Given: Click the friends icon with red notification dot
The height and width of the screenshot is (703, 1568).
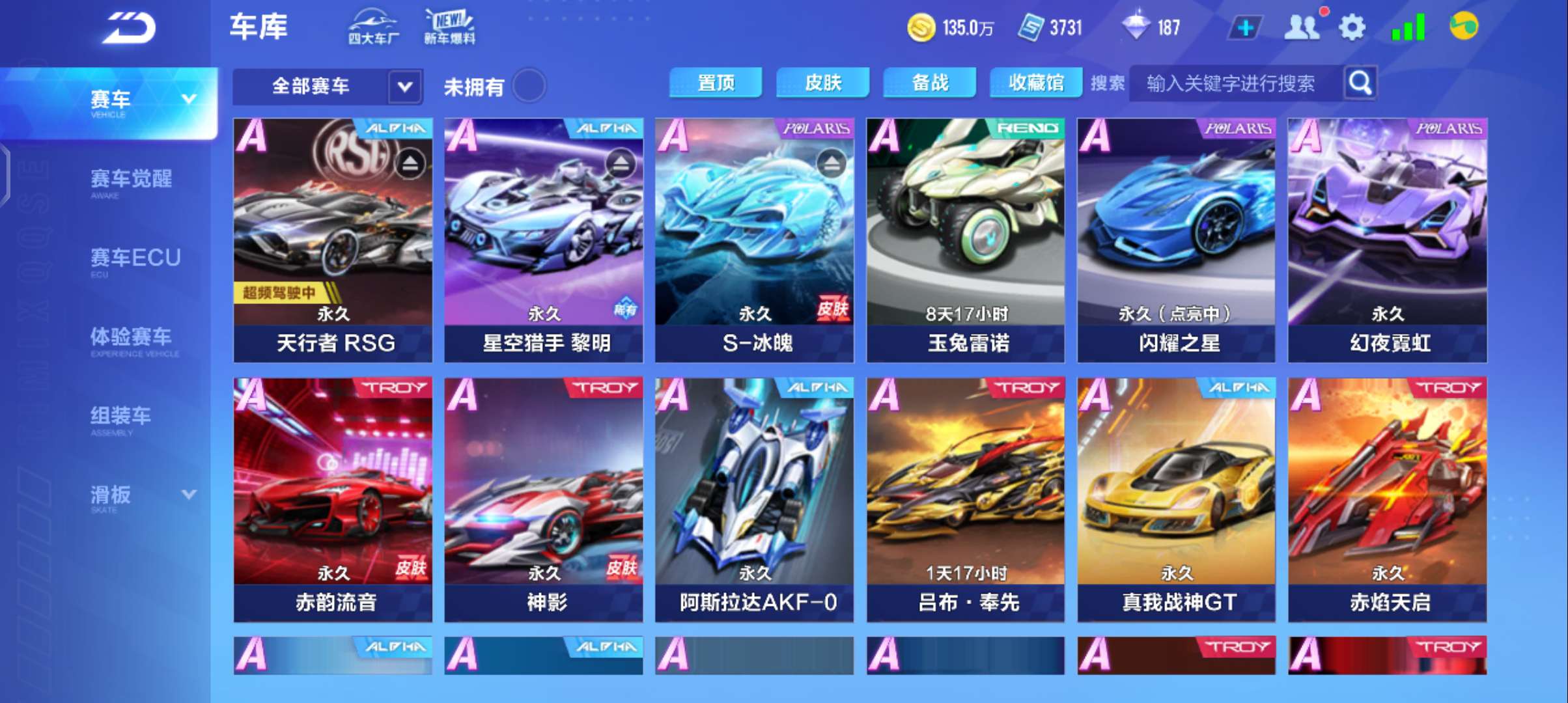Looking at the screenshot, I should [1302, 27].
